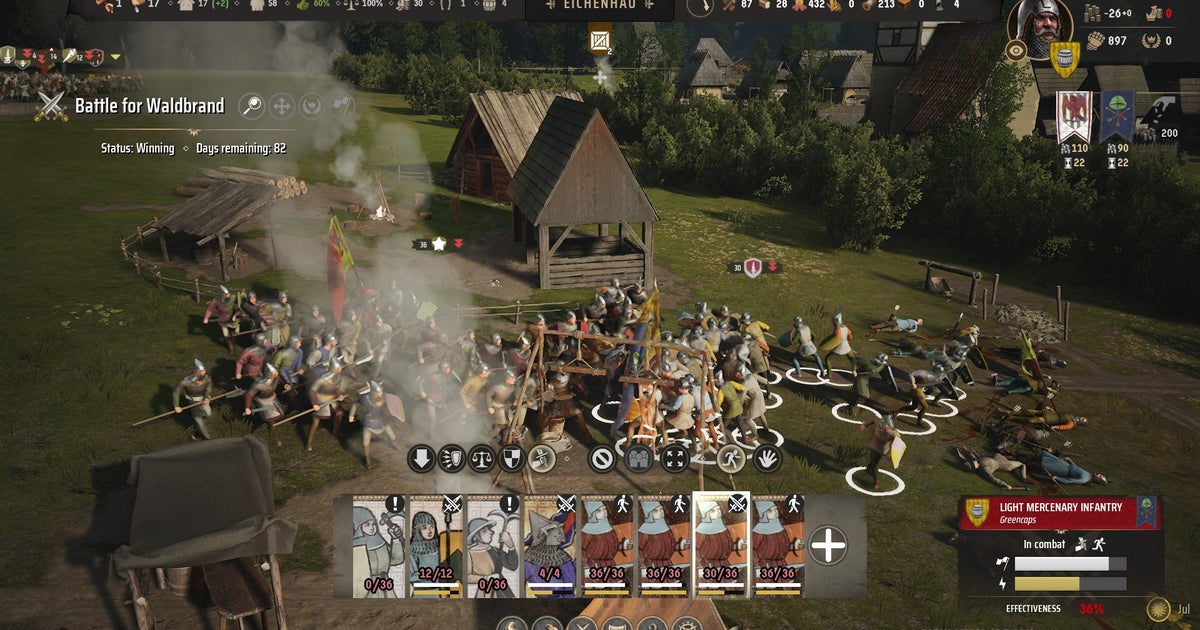
Task: Open magnifier icon next to Battle for Waldbrand
Action: tap(251, 105)
